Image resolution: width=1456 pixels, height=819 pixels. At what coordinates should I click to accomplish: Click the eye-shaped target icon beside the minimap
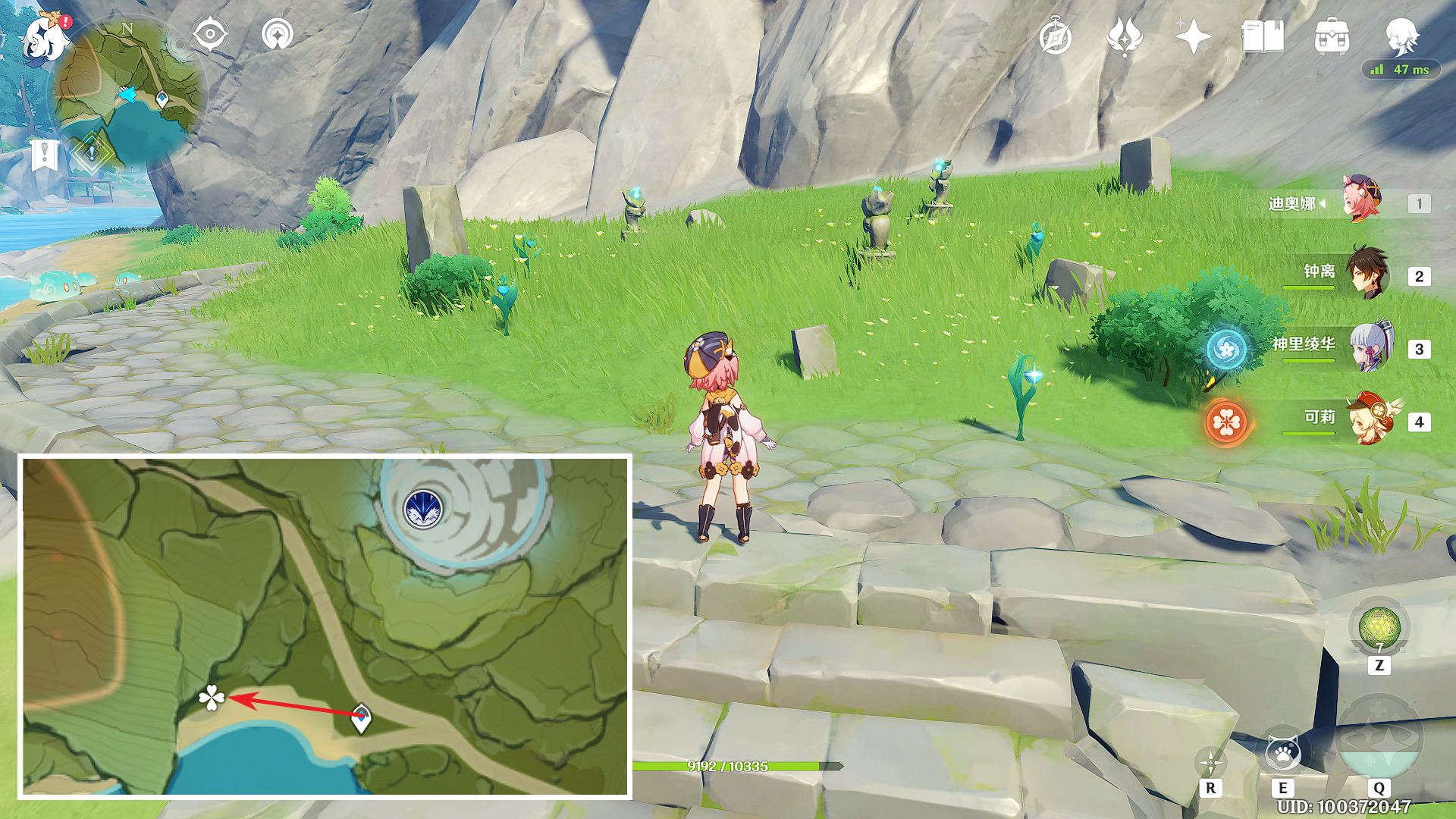(x=210, y=35)
